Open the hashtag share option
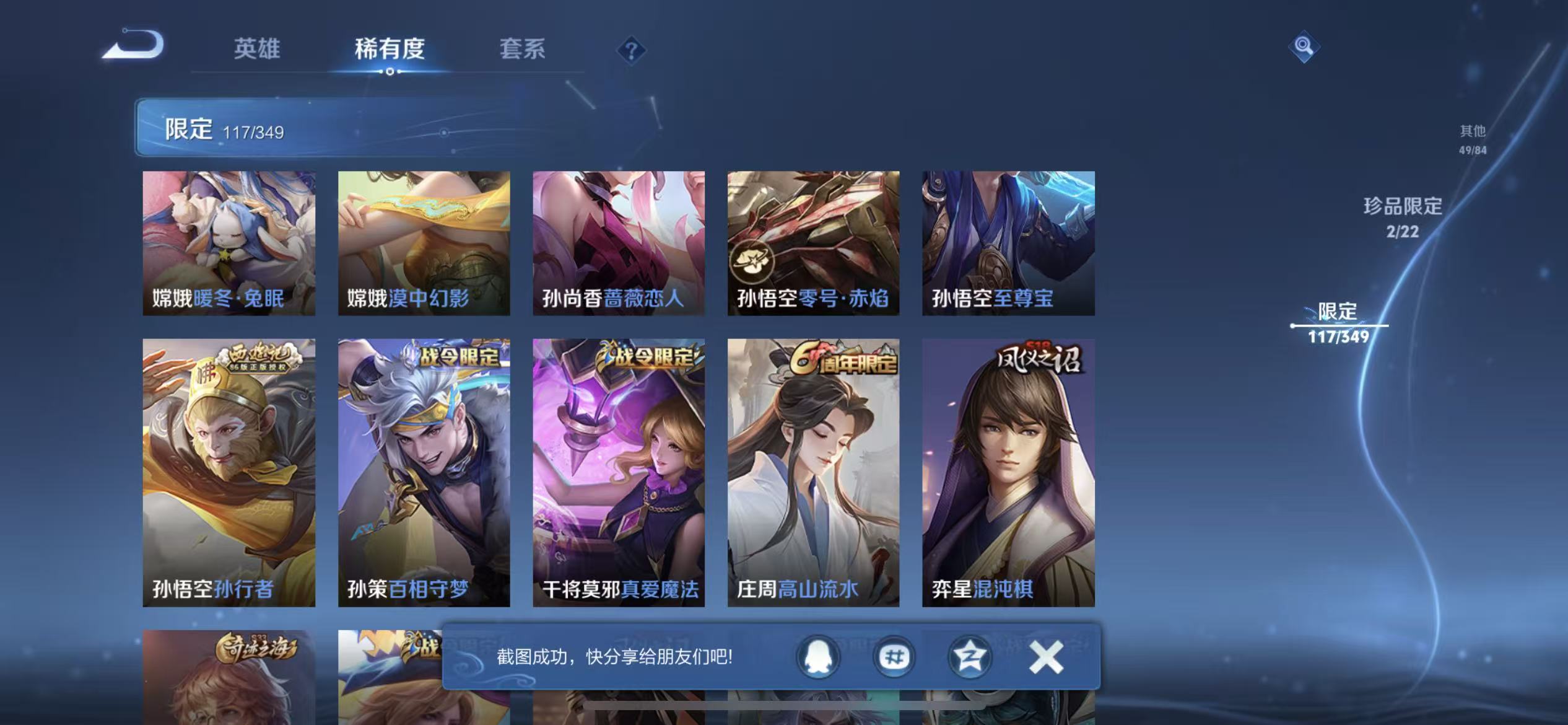This screenshot has height=725, width=1568. pyautogui.click(x=894, y=657)
